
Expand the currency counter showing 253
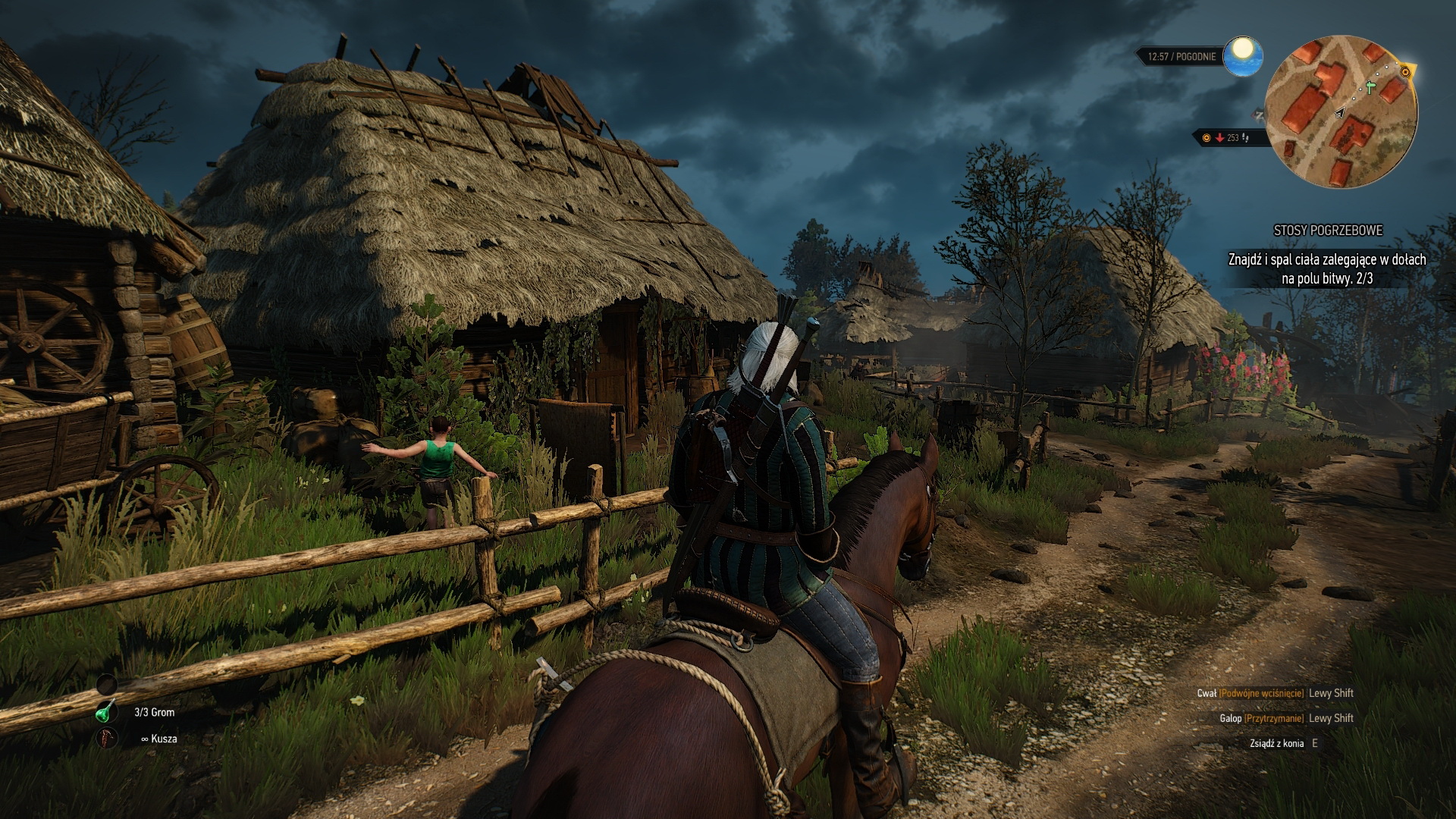[x=1232, y=138]
